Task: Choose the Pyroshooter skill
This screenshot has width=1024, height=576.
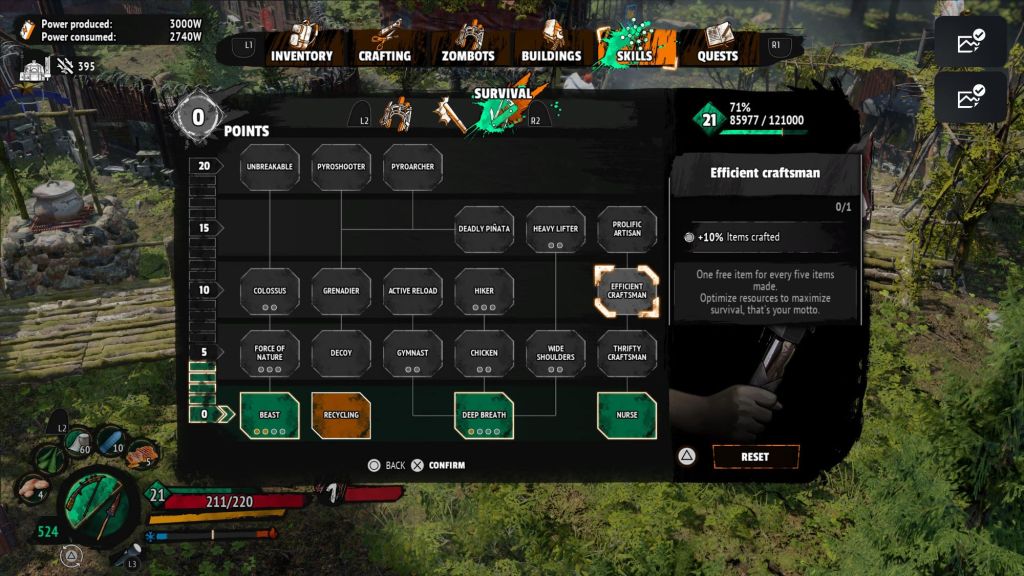Action: 342,168
